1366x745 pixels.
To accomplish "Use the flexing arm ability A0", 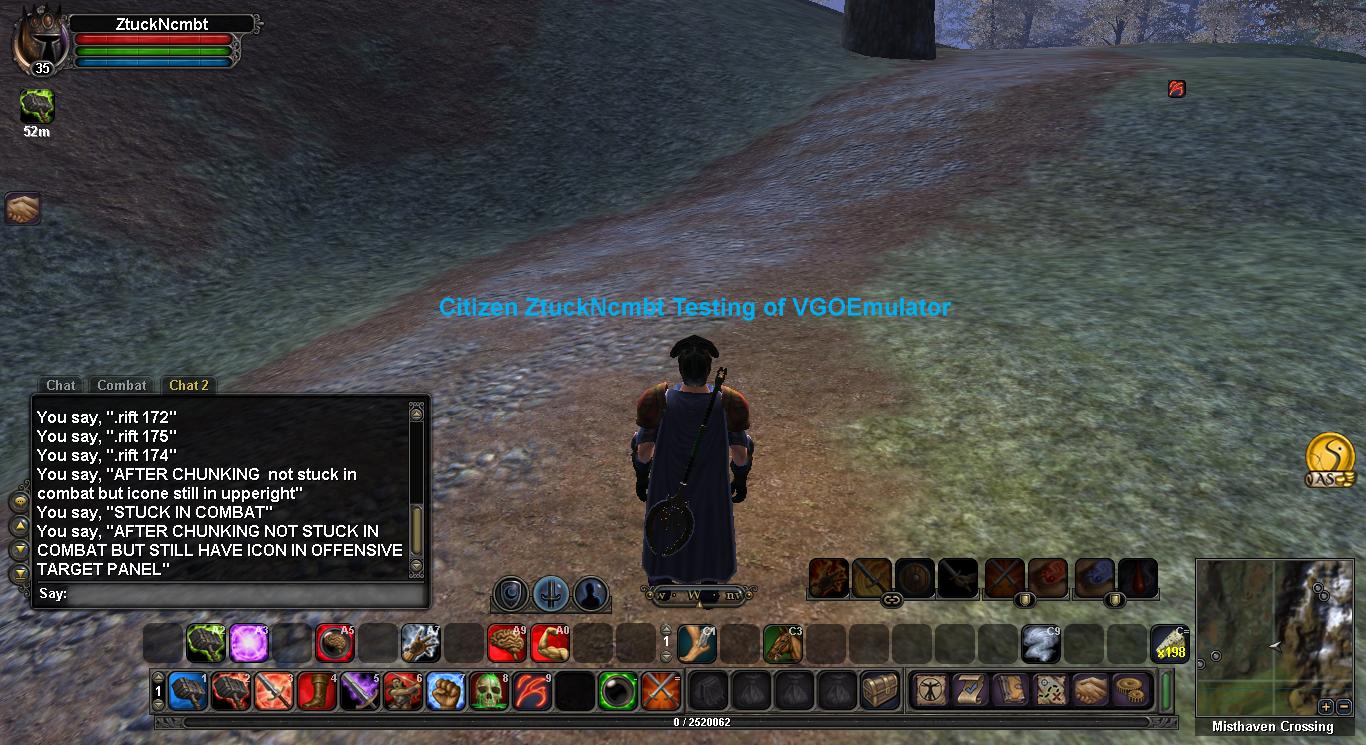I will click(x=549, y=643).
